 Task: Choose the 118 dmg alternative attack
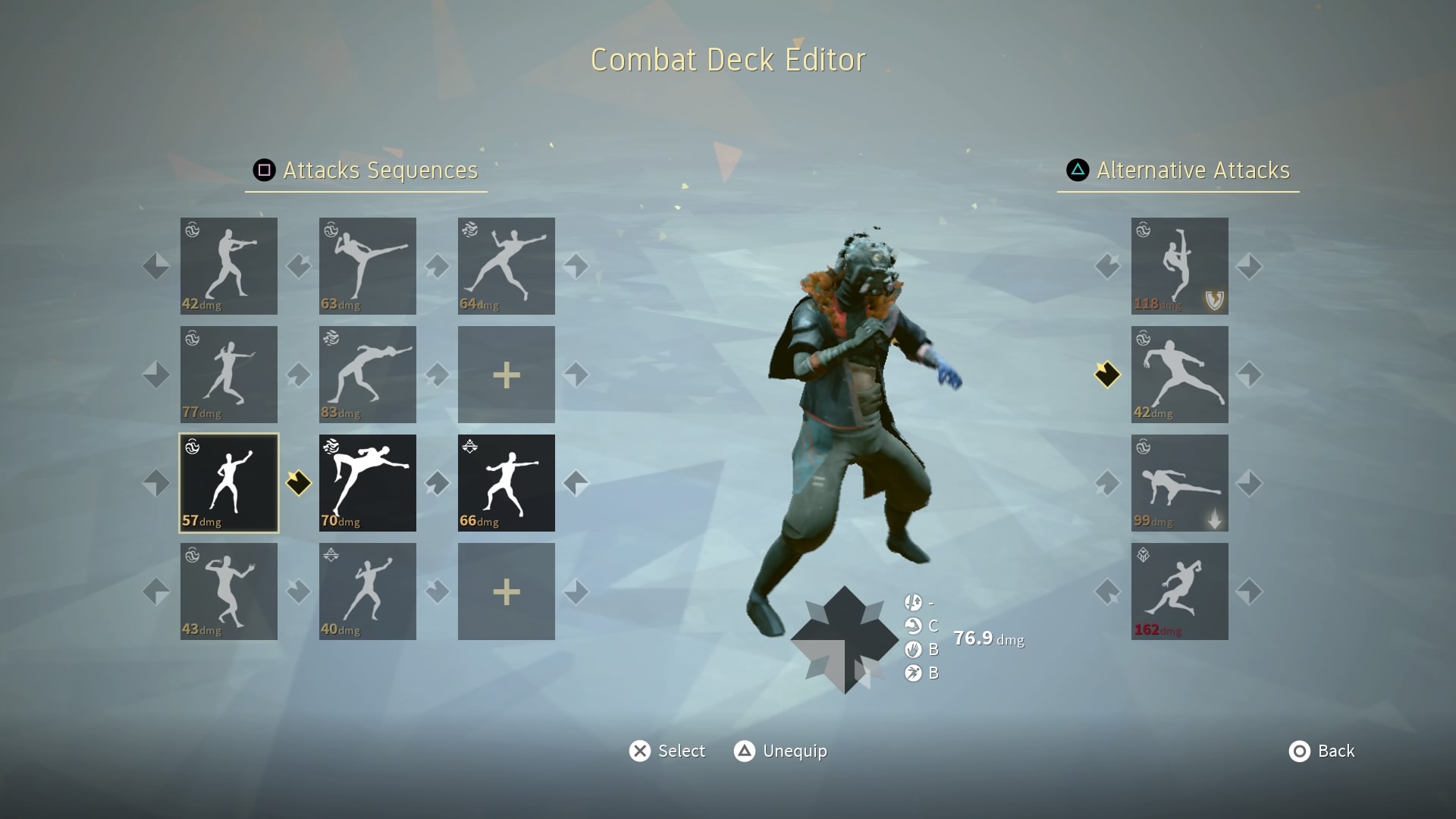[x=1179, y=266]
